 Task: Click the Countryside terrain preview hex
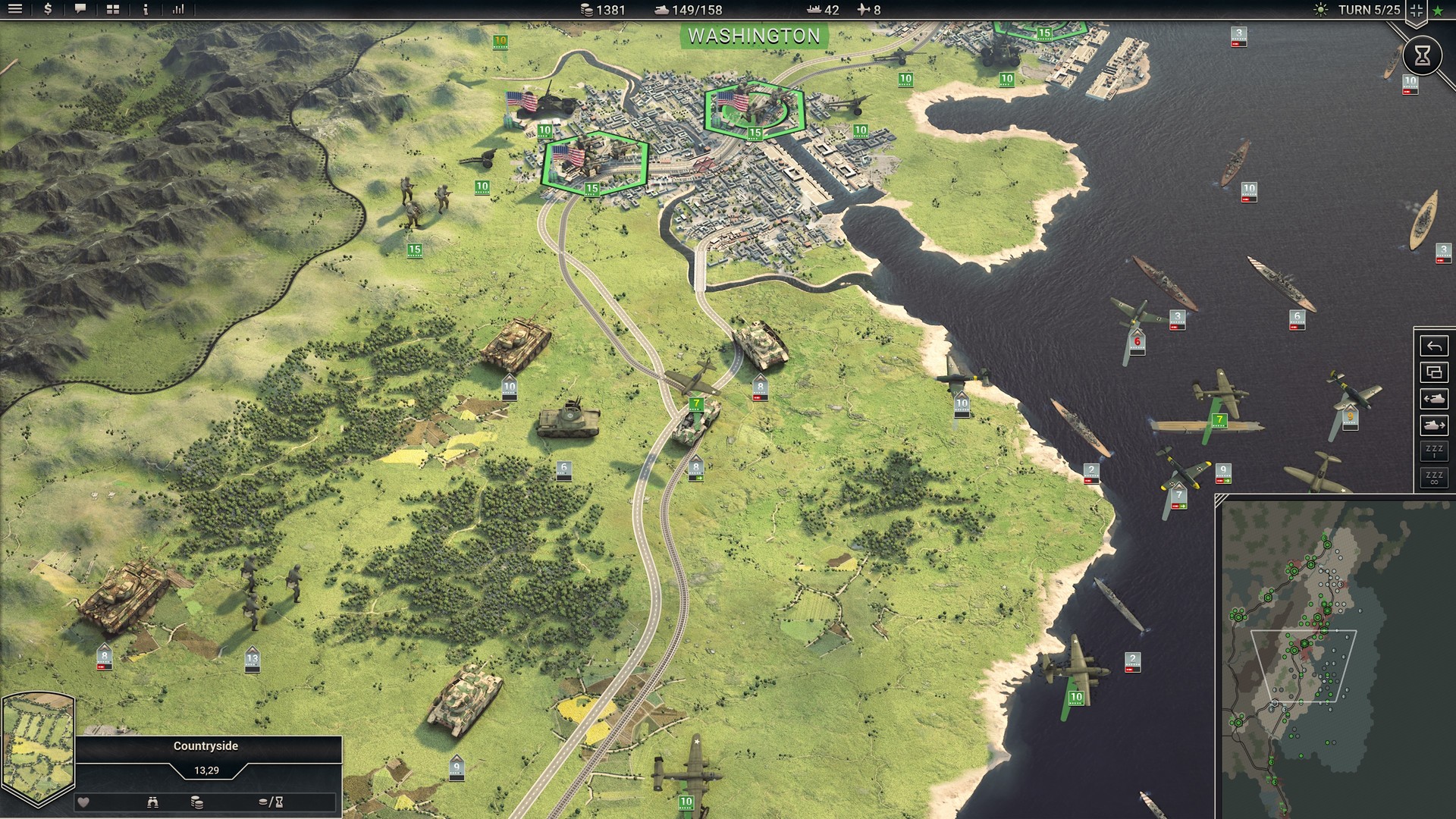(39, 747)
